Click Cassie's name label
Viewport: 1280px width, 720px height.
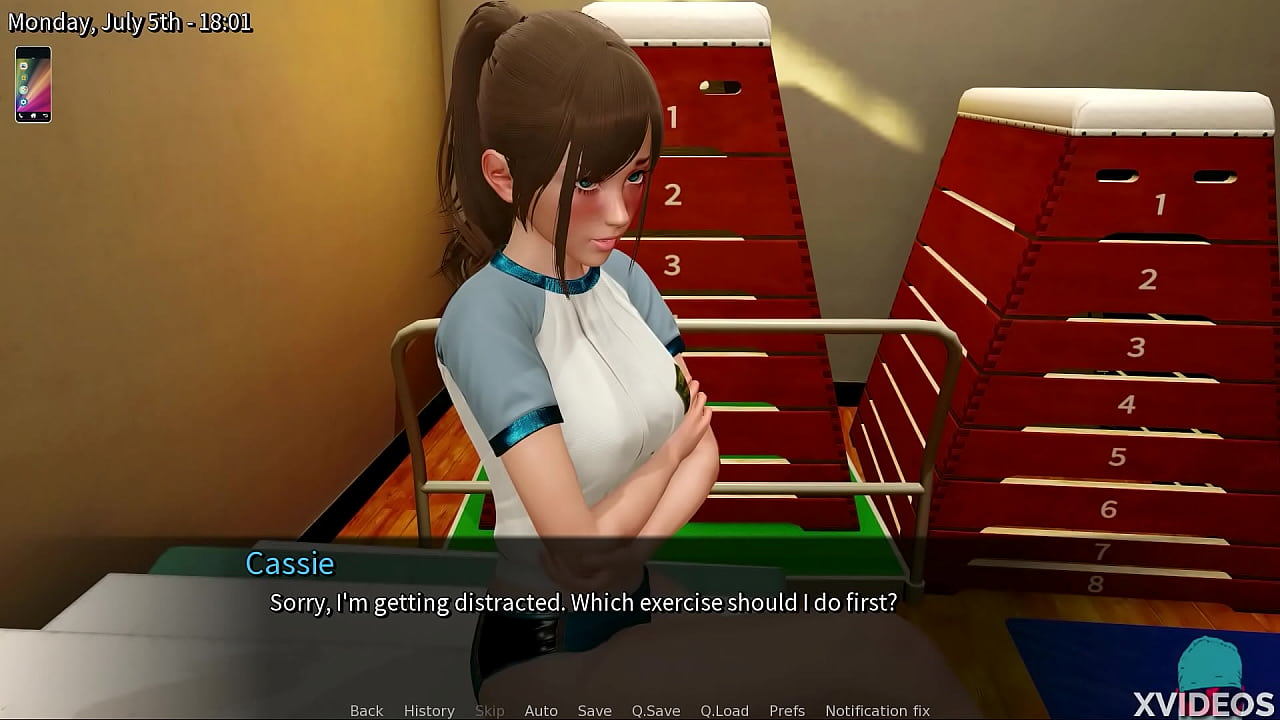pyautogui.click(x=289, y=564)
